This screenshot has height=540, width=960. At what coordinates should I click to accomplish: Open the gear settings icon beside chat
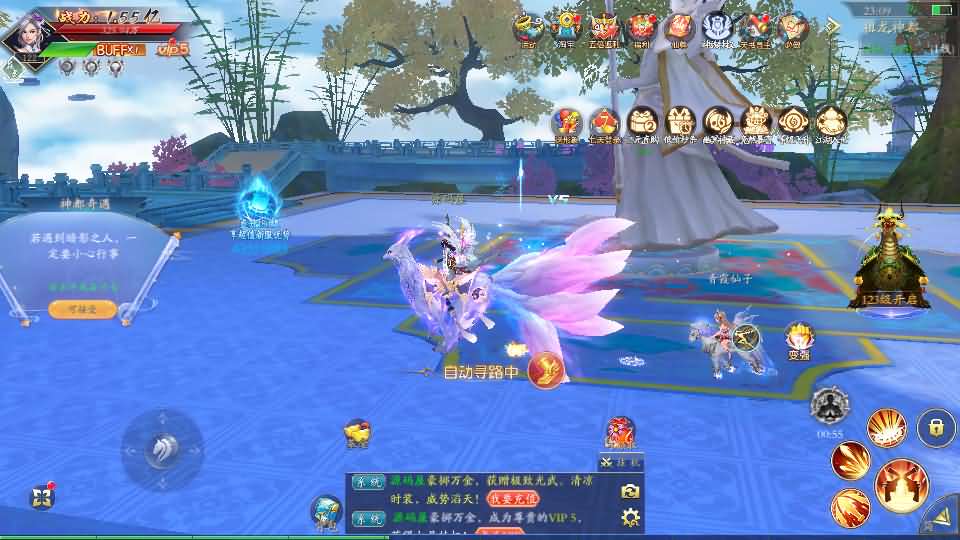(x=630, y=517)
